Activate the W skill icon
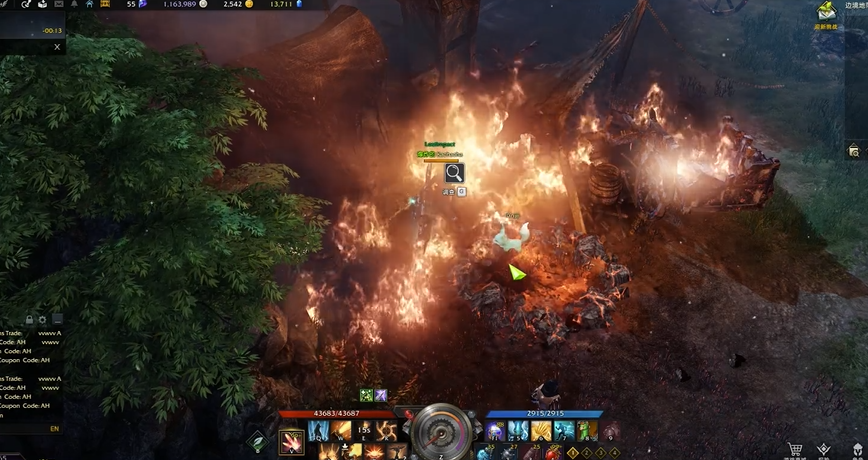This screenshot has width=868, height=460. point(342,431)
